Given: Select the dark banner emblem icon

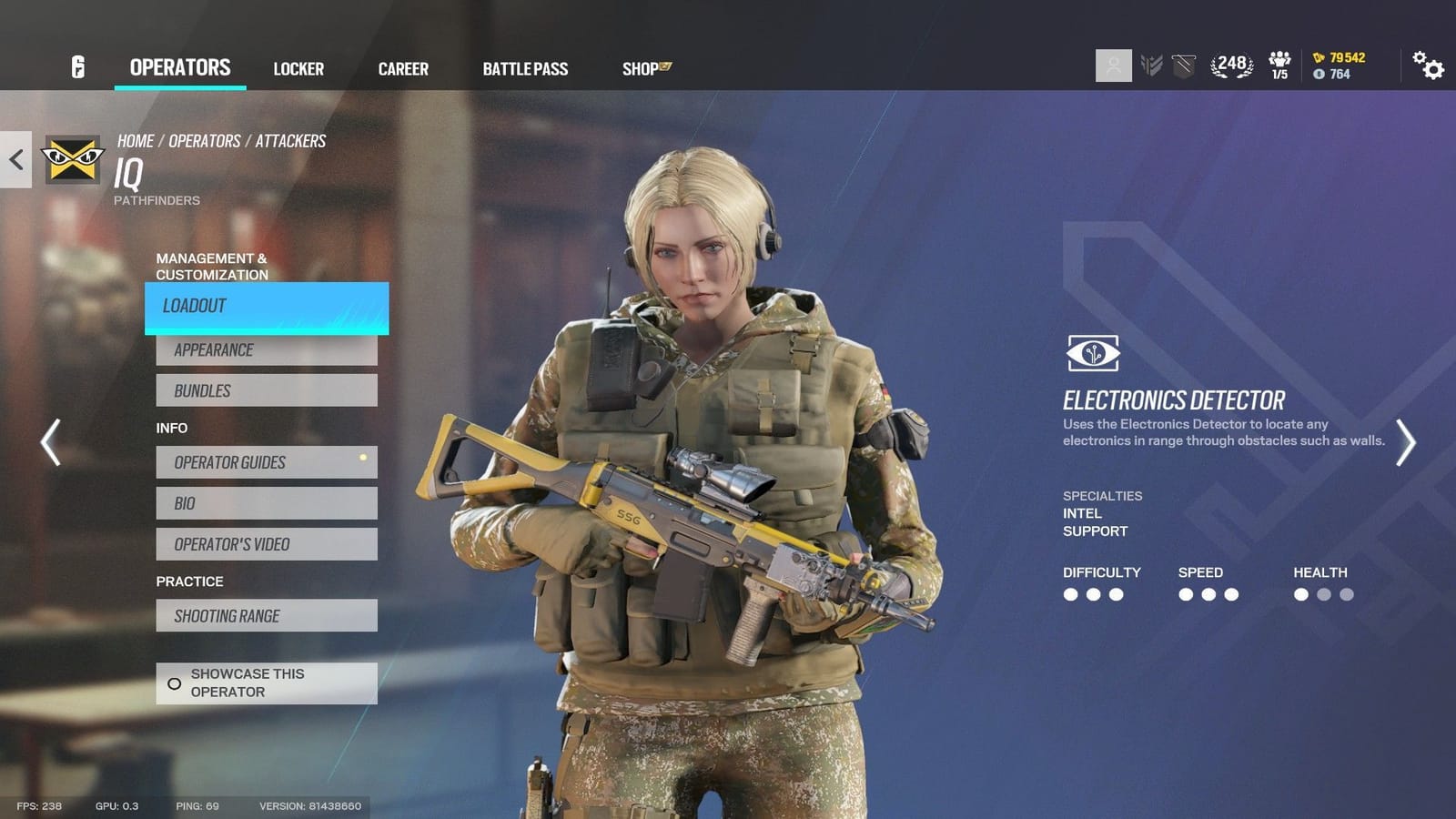Looking at the screenshot, I should coord(1182,65).
